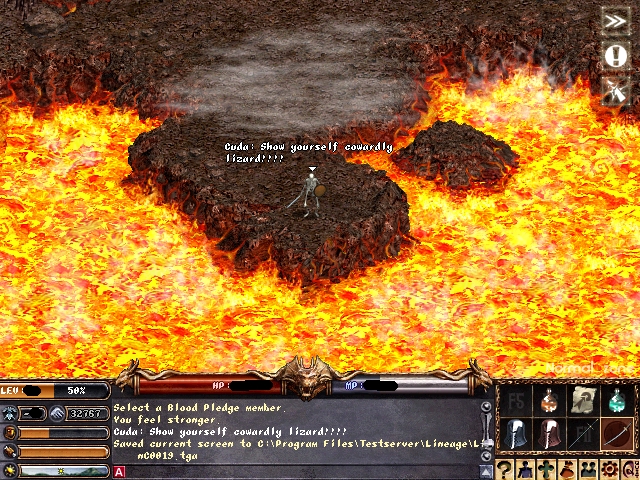The width and height of the screenshot is (640, 480).
Task: Select the straight sword in the F11 slot
Action: [x=583, y=435]
